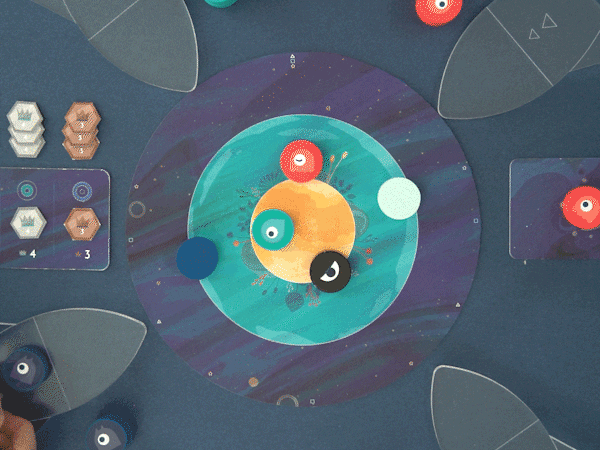Pick the mint green disc on the board

pyautogui.click(x=399, y=199)
